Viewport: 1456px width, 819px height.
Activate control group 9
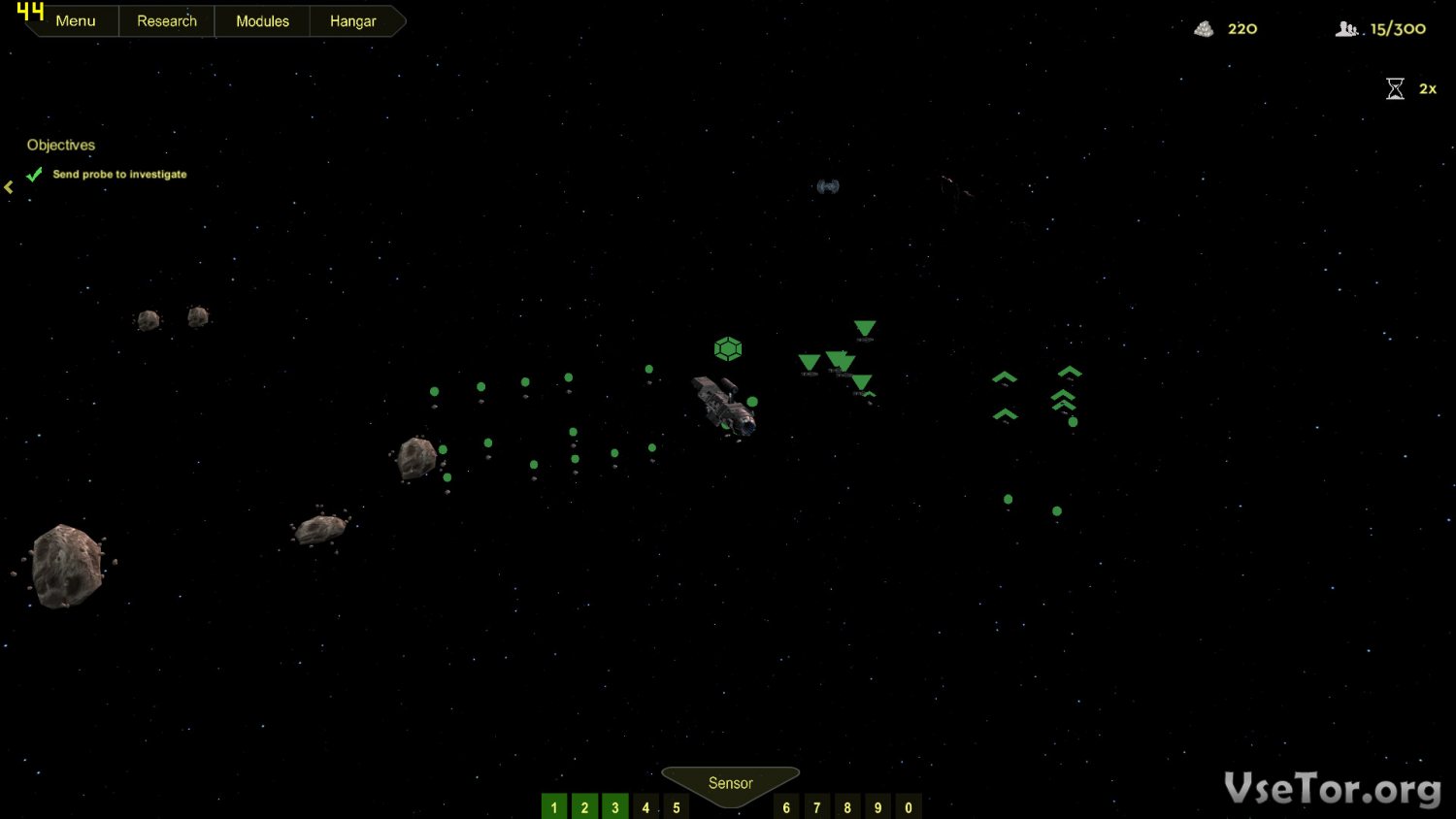878,807
